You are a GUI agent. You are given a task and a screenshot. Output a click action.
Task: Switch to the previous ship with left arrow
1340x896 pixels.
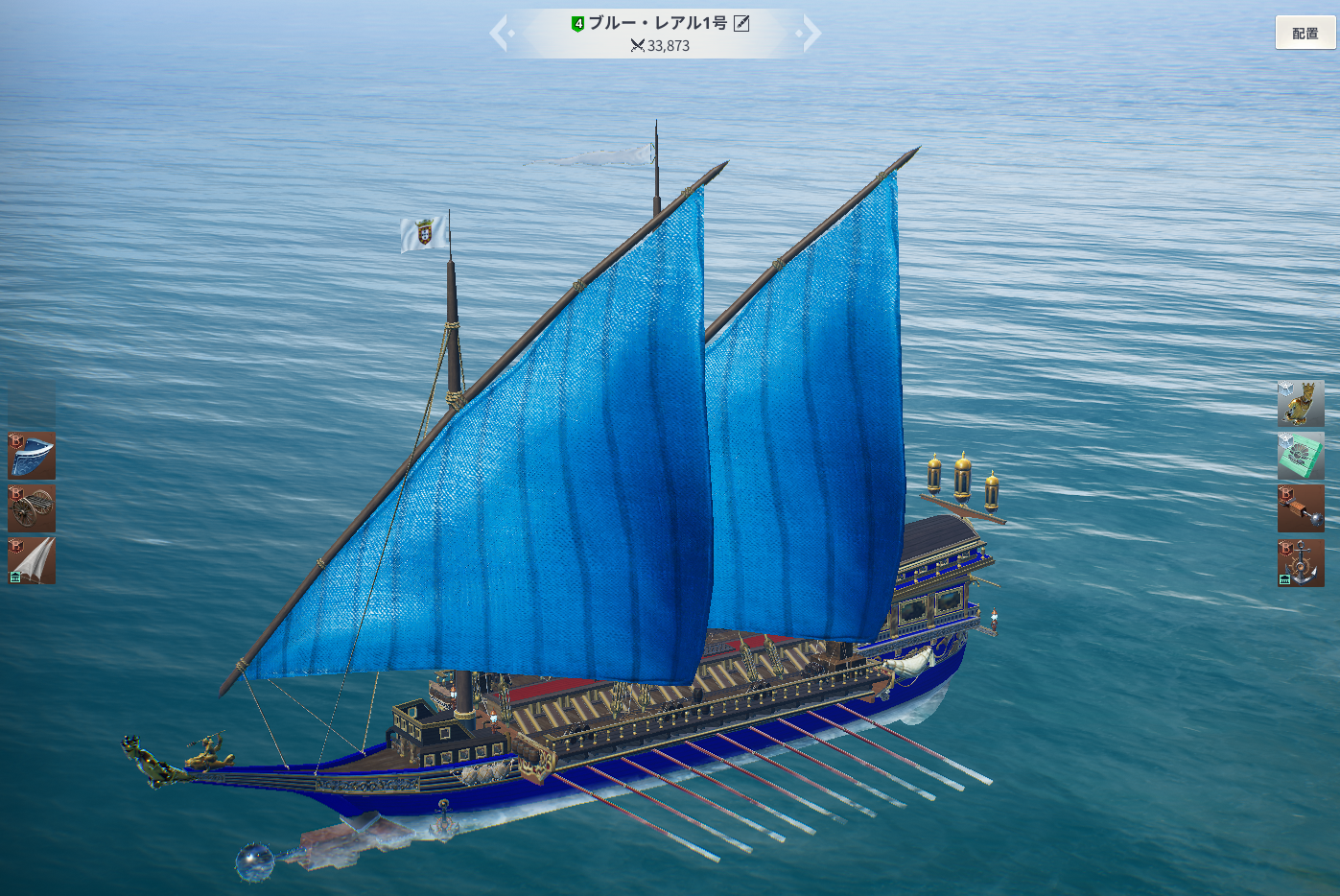[x=500, y=34]
